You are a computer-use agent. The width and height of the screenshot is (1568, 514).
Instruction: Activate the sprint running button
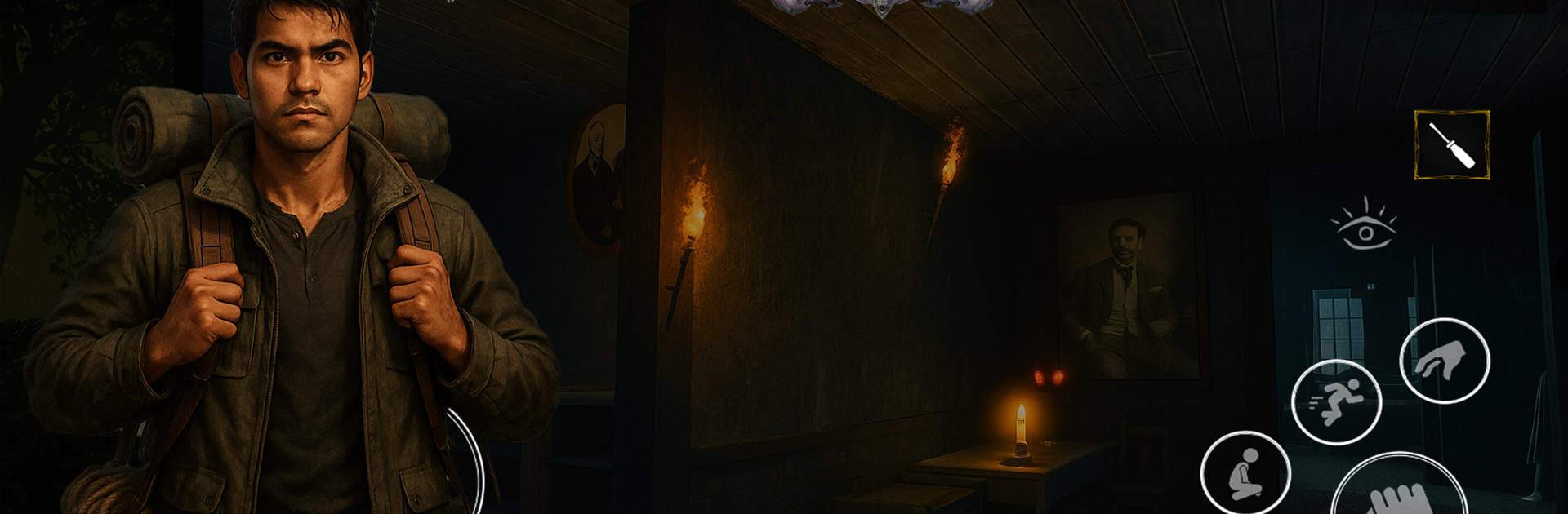click(1336, 401)
